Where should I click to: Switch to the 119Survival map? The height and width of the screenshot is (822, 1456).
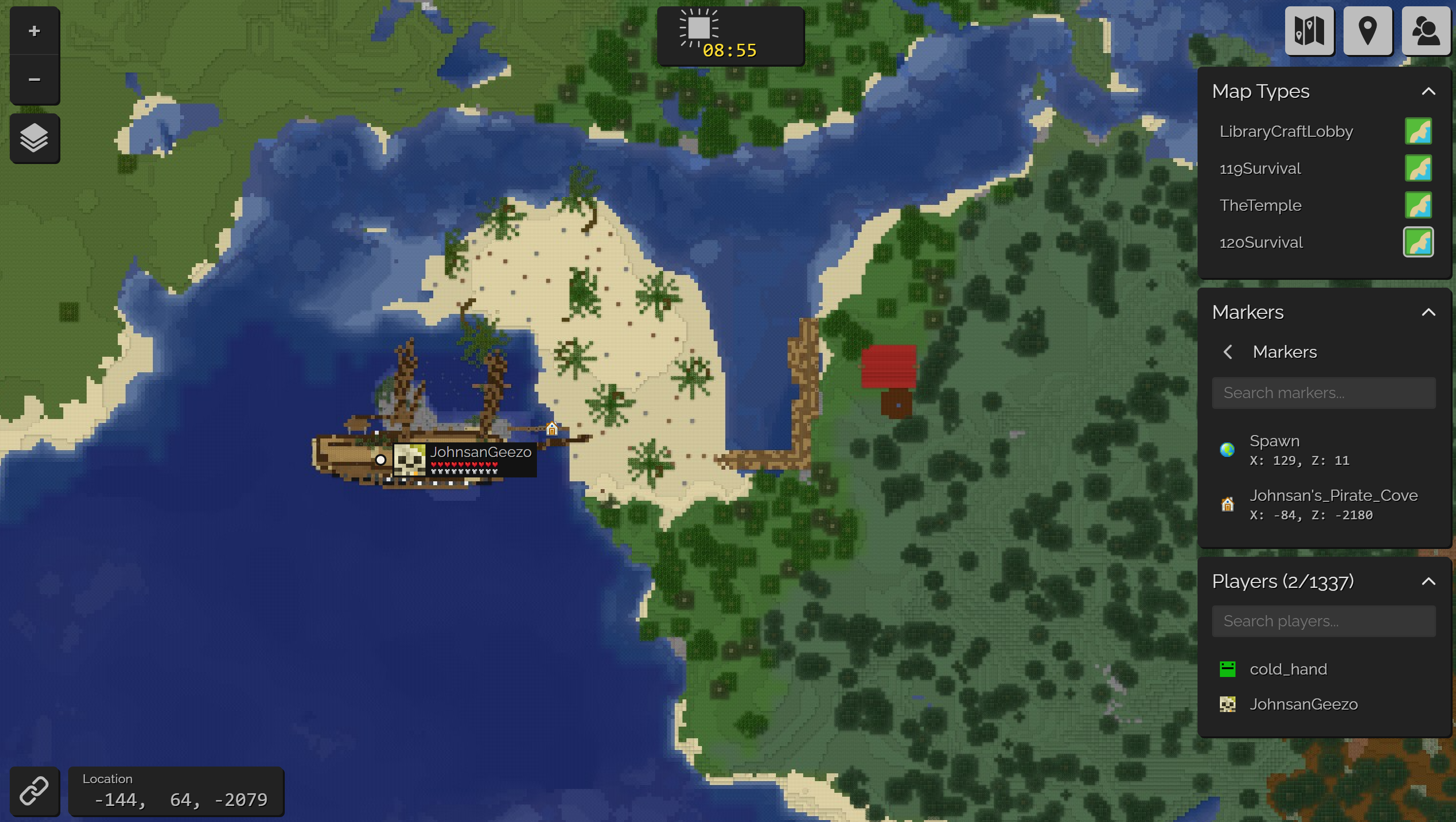(1260, 168)
